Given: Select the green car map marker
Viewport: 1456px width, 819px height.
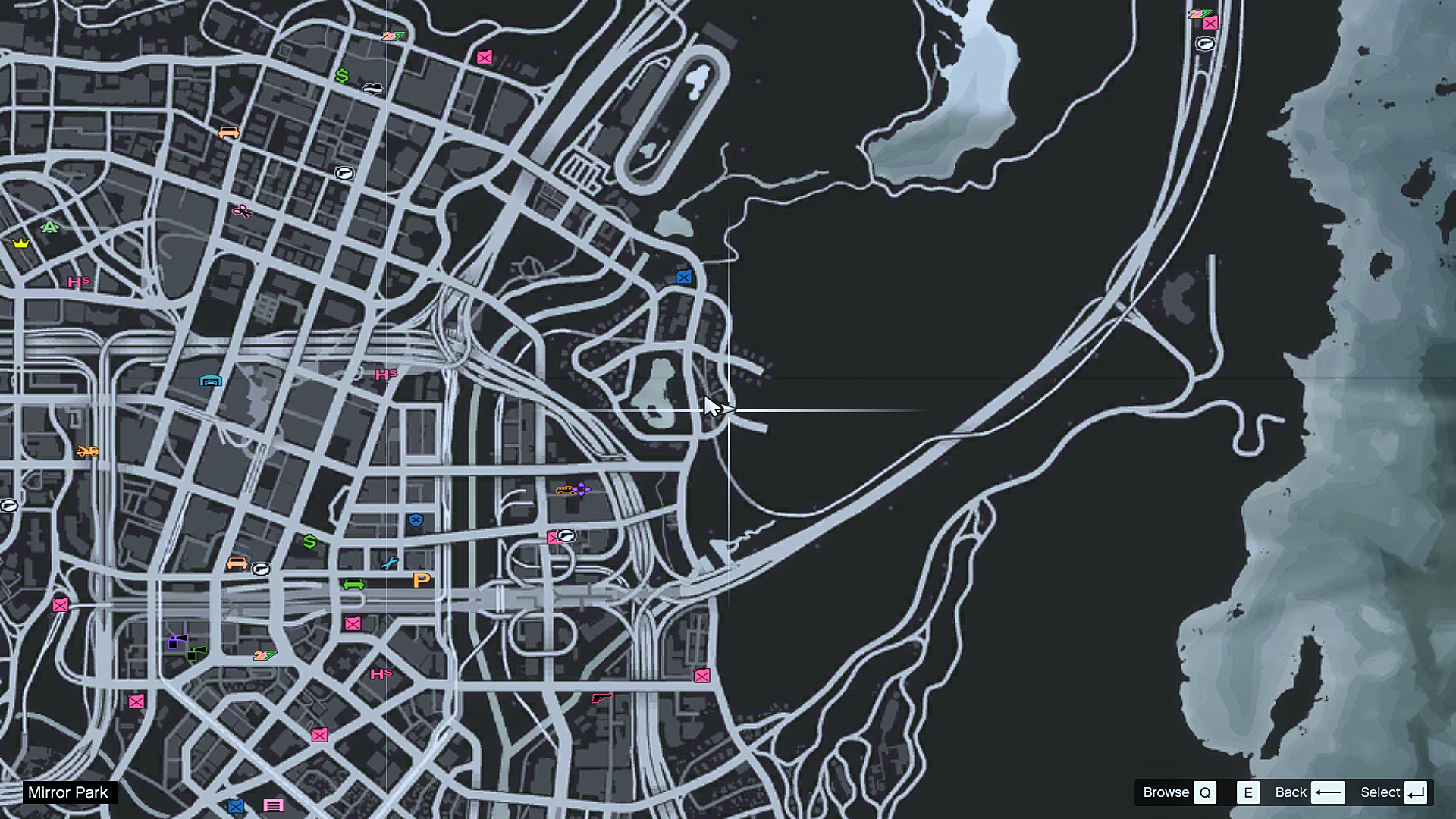Looking at the screenshot, I should [353, 584].
